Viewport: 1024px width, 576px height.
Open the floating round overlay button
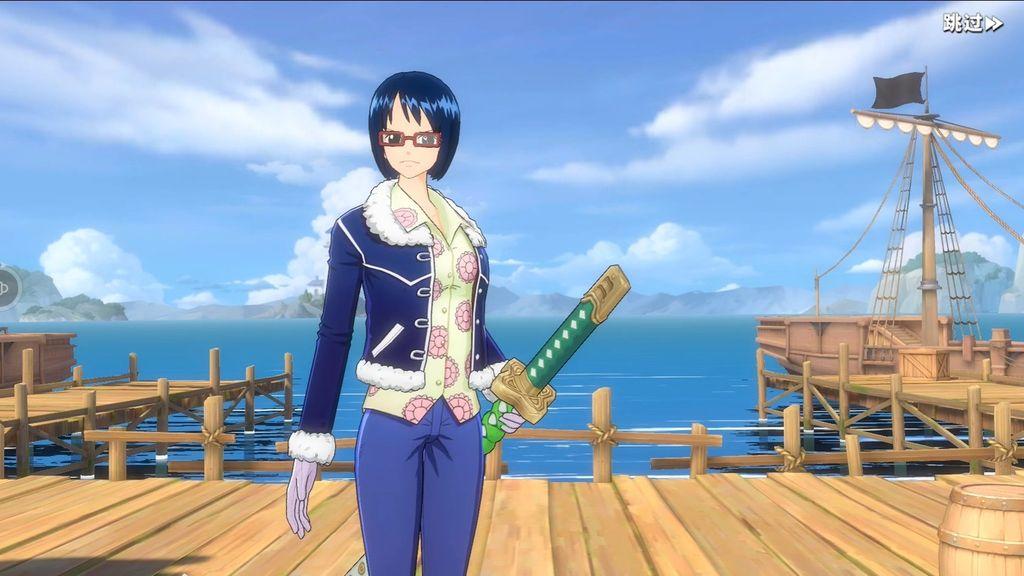[6, 288]
